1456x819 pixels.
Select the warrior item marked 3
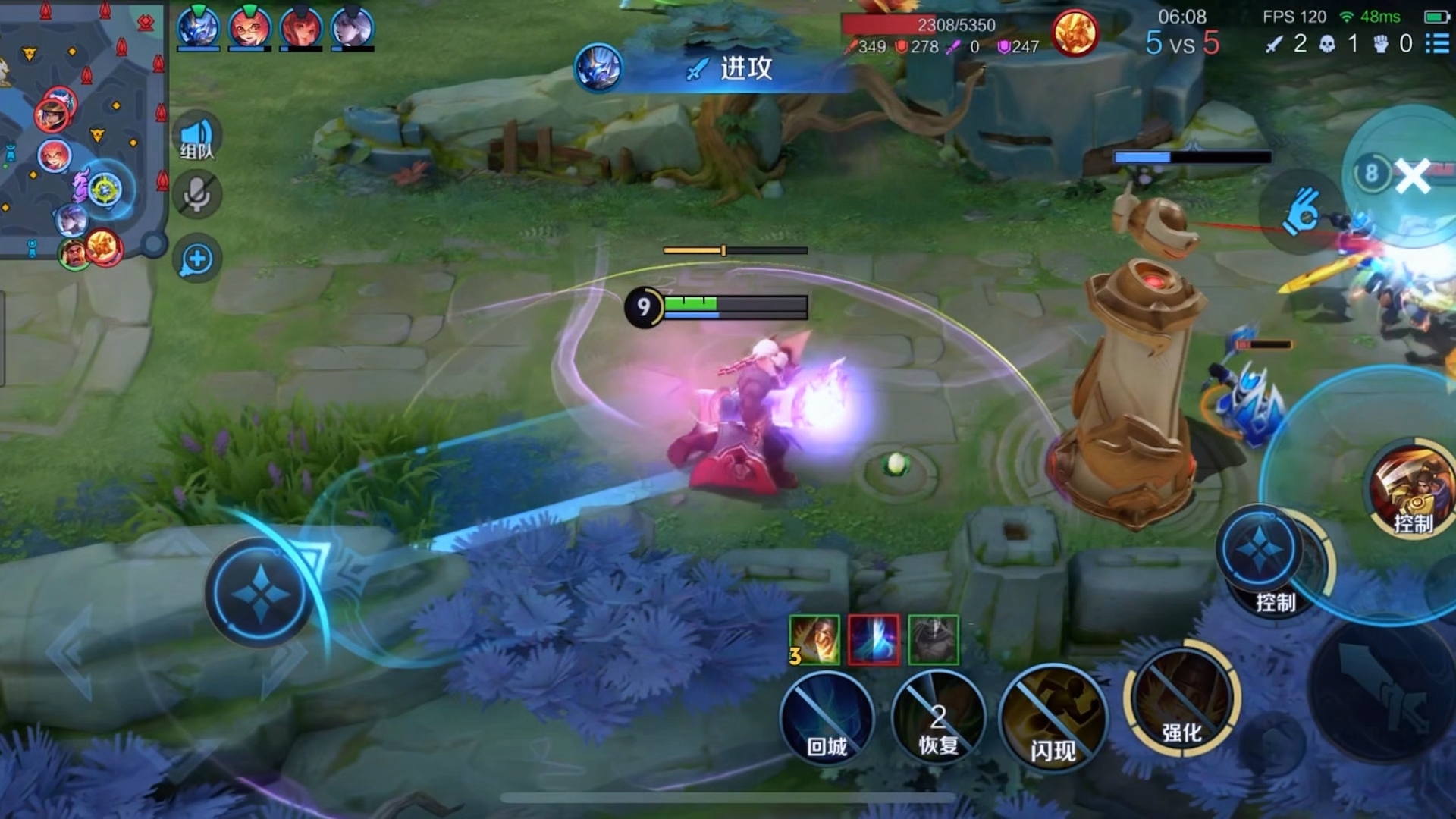tap(814, 640)
